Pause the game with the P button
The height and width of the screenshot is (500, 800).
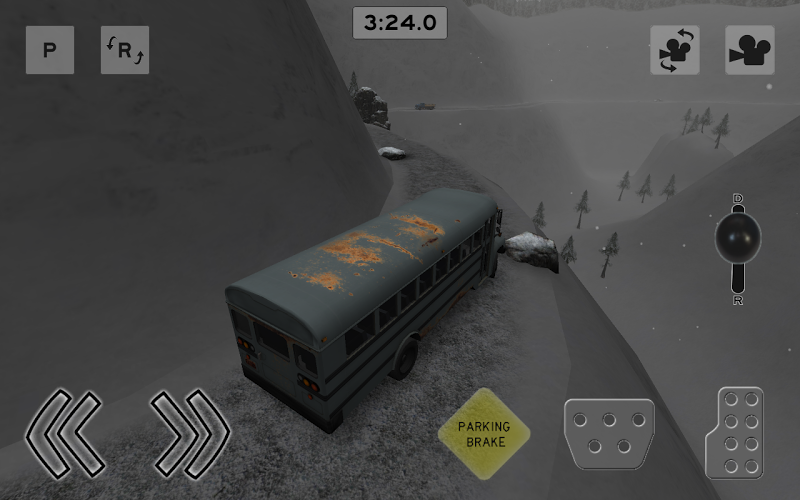(x=49, y=50)
